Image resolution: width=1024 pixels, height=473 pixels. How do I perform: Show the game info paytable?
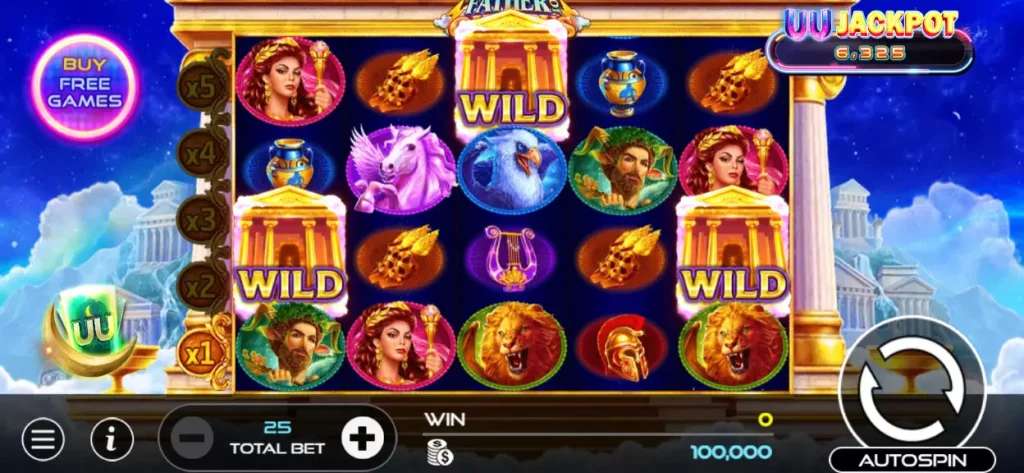tap(112, 438)
